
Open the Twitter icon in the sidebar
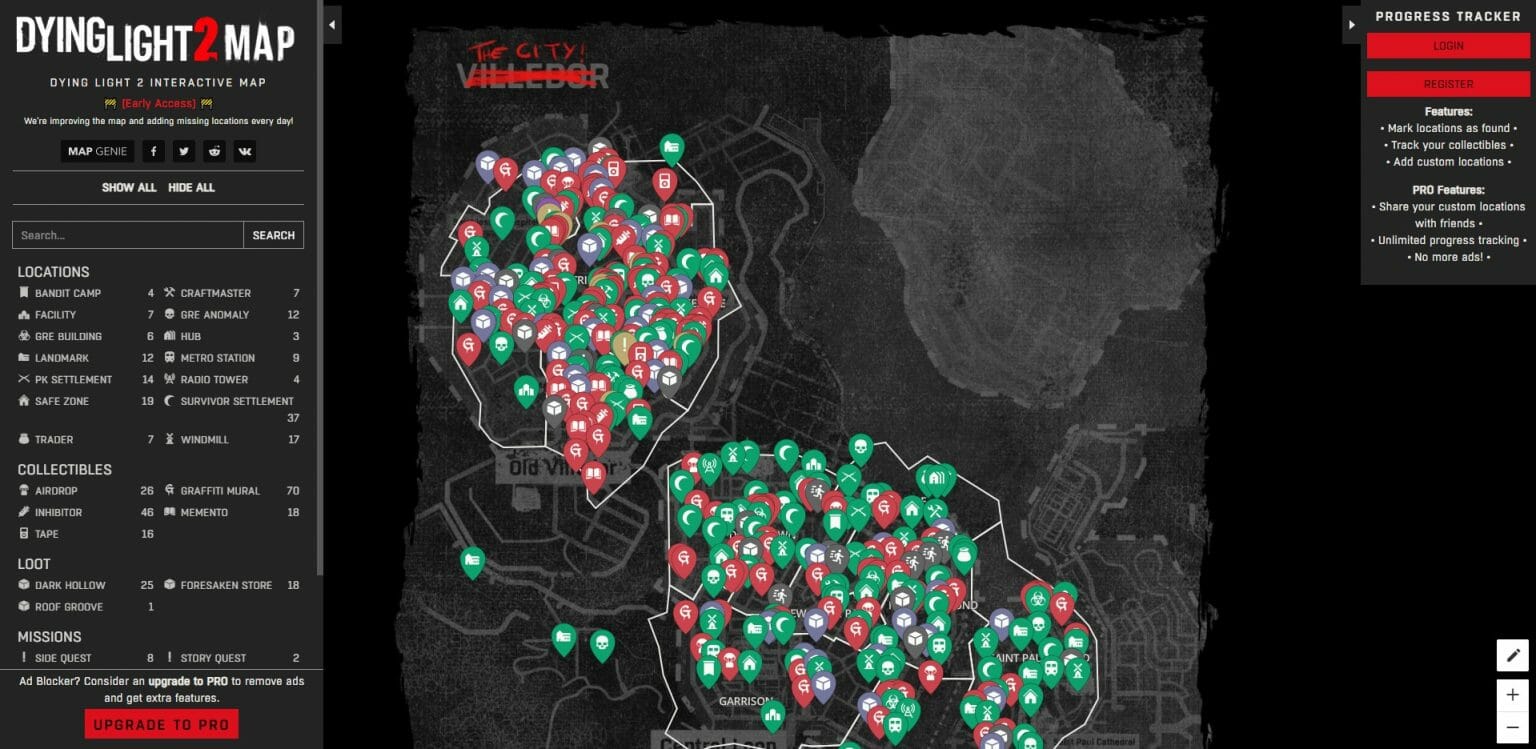183,150
